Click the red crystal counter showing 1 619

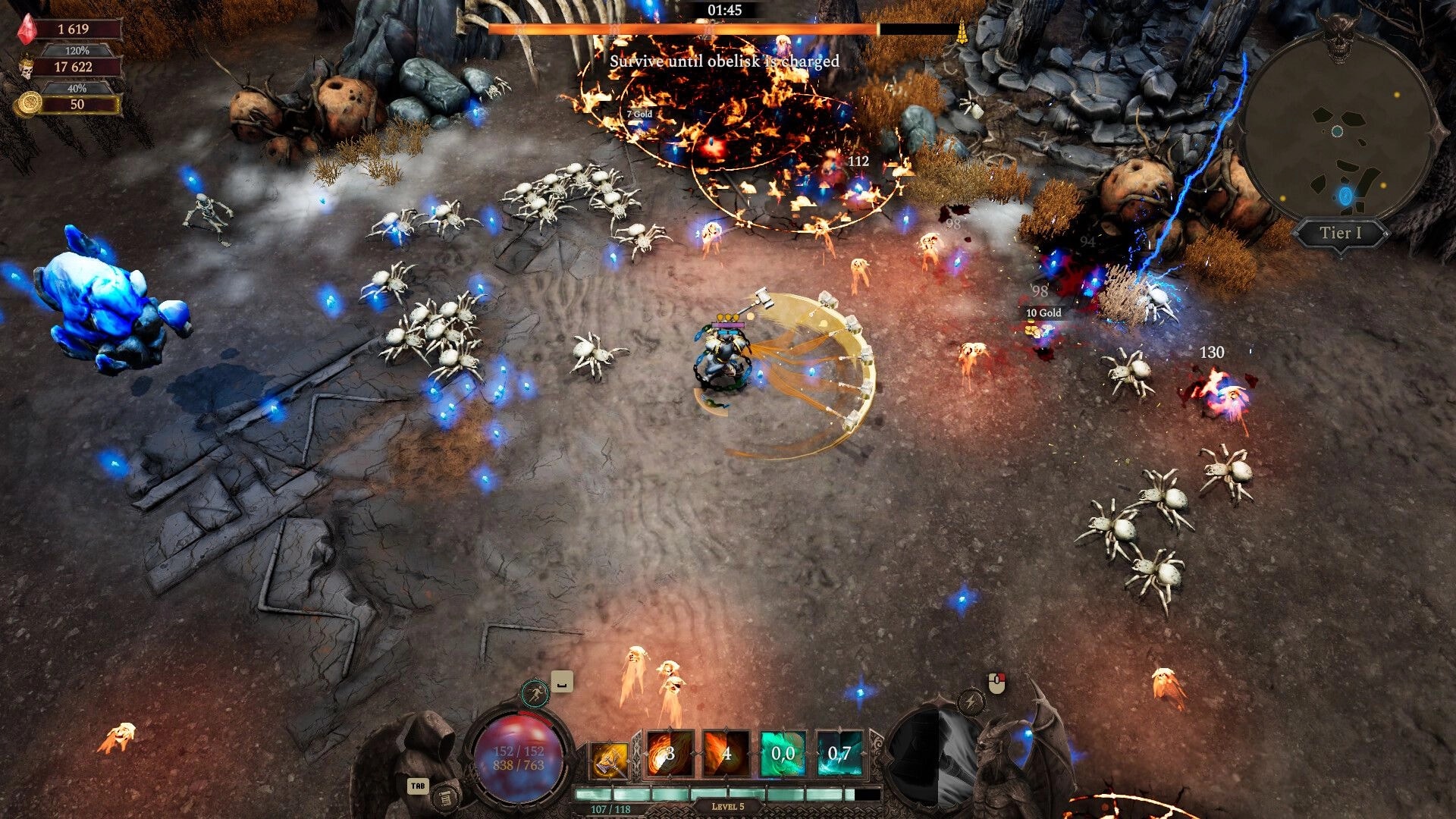coord(76,30)
